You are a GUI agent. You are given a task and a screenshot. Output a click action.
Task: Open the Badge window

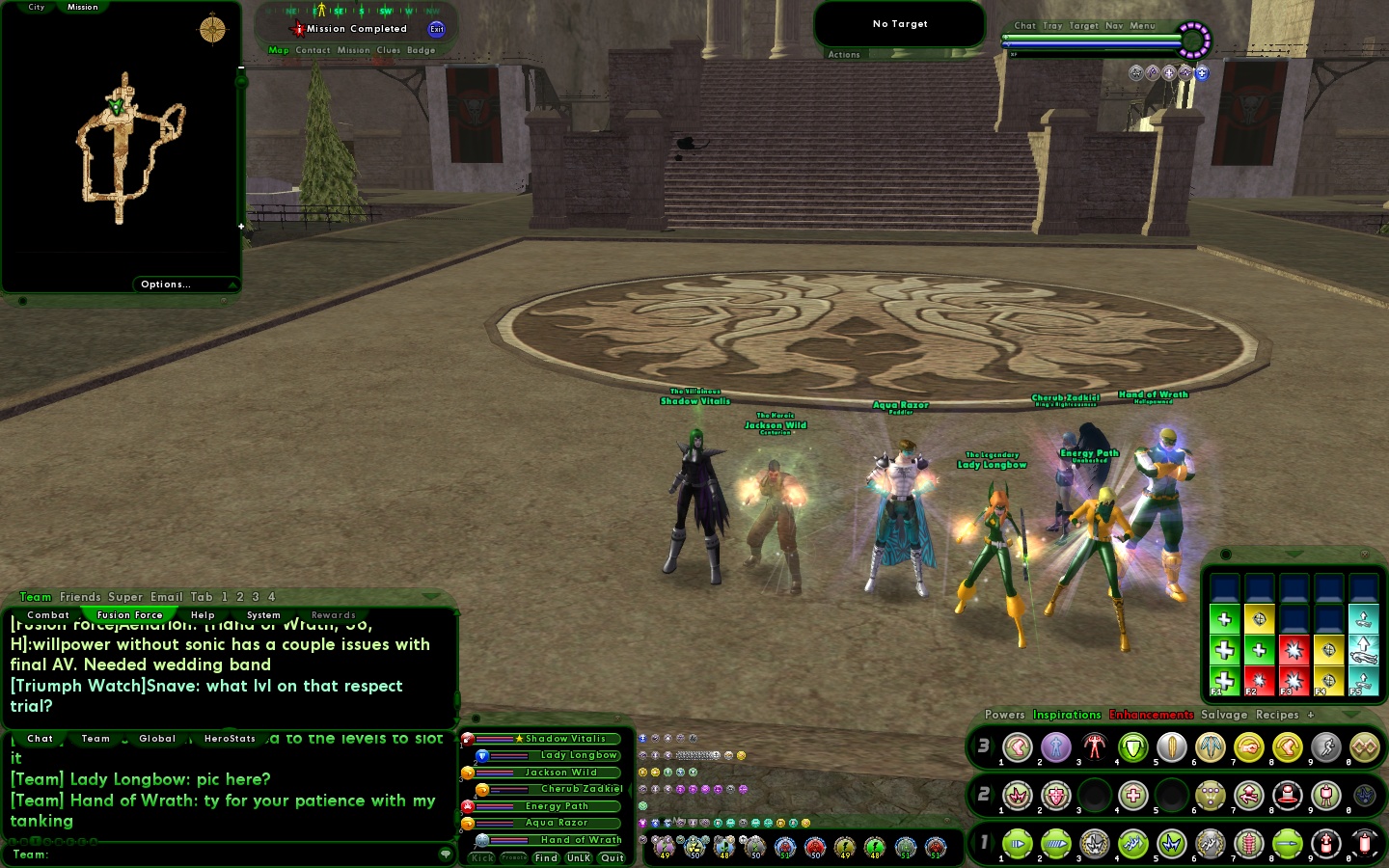point(421,50)
